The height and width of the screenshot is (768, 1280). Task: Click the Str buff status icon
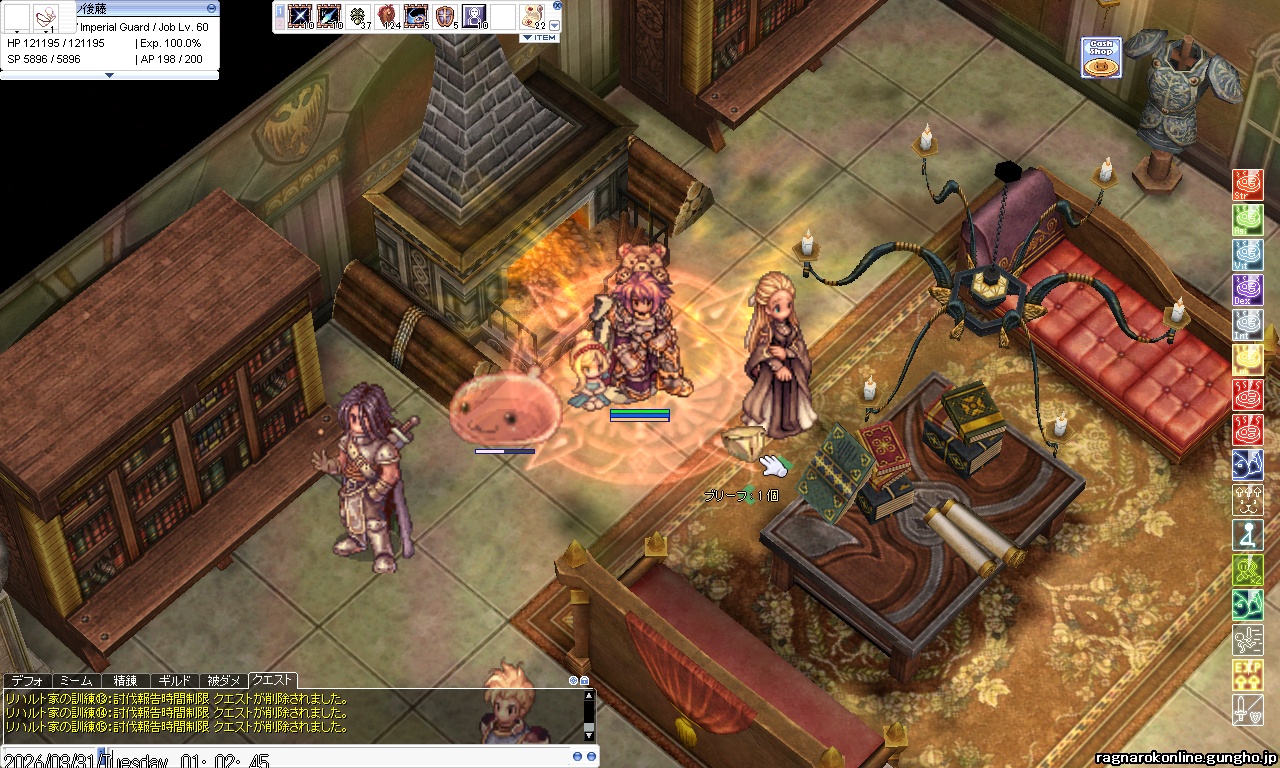(1247, 185)
